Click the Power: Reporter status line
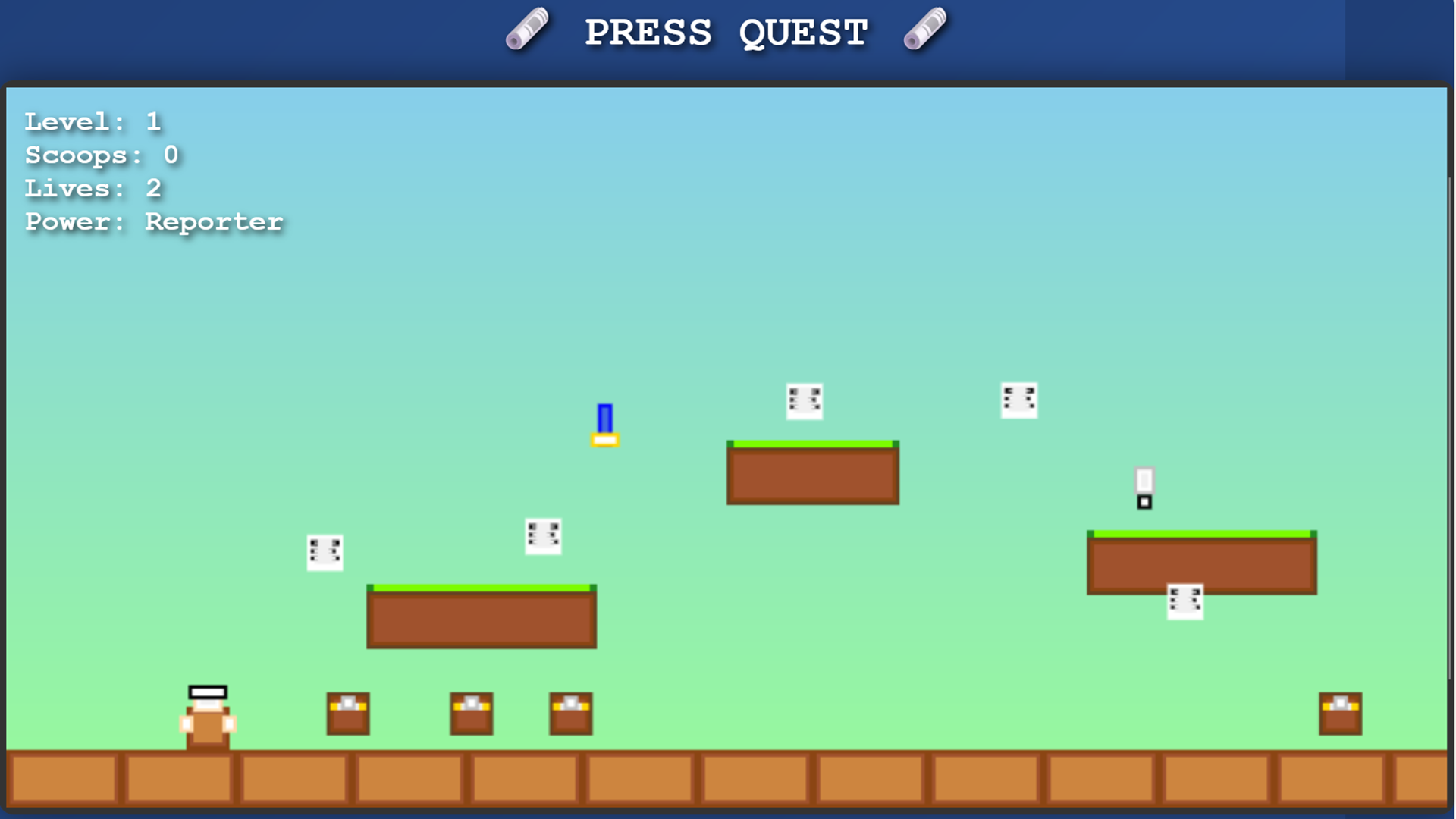This screenshot has width=1456, height=819. (x=152, y=221)
